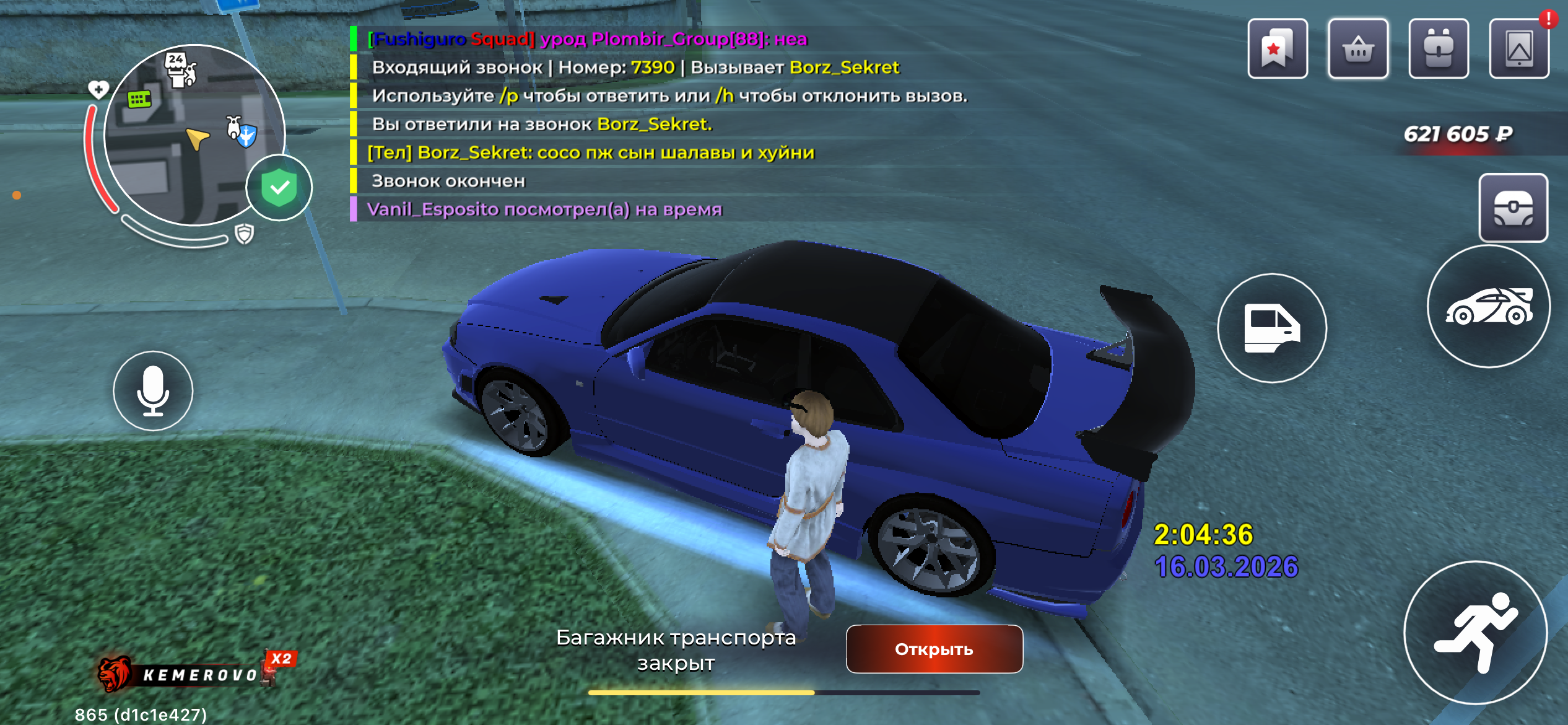Tap the microphone voice chat button

pyautogui.click(x=153, y=391)
